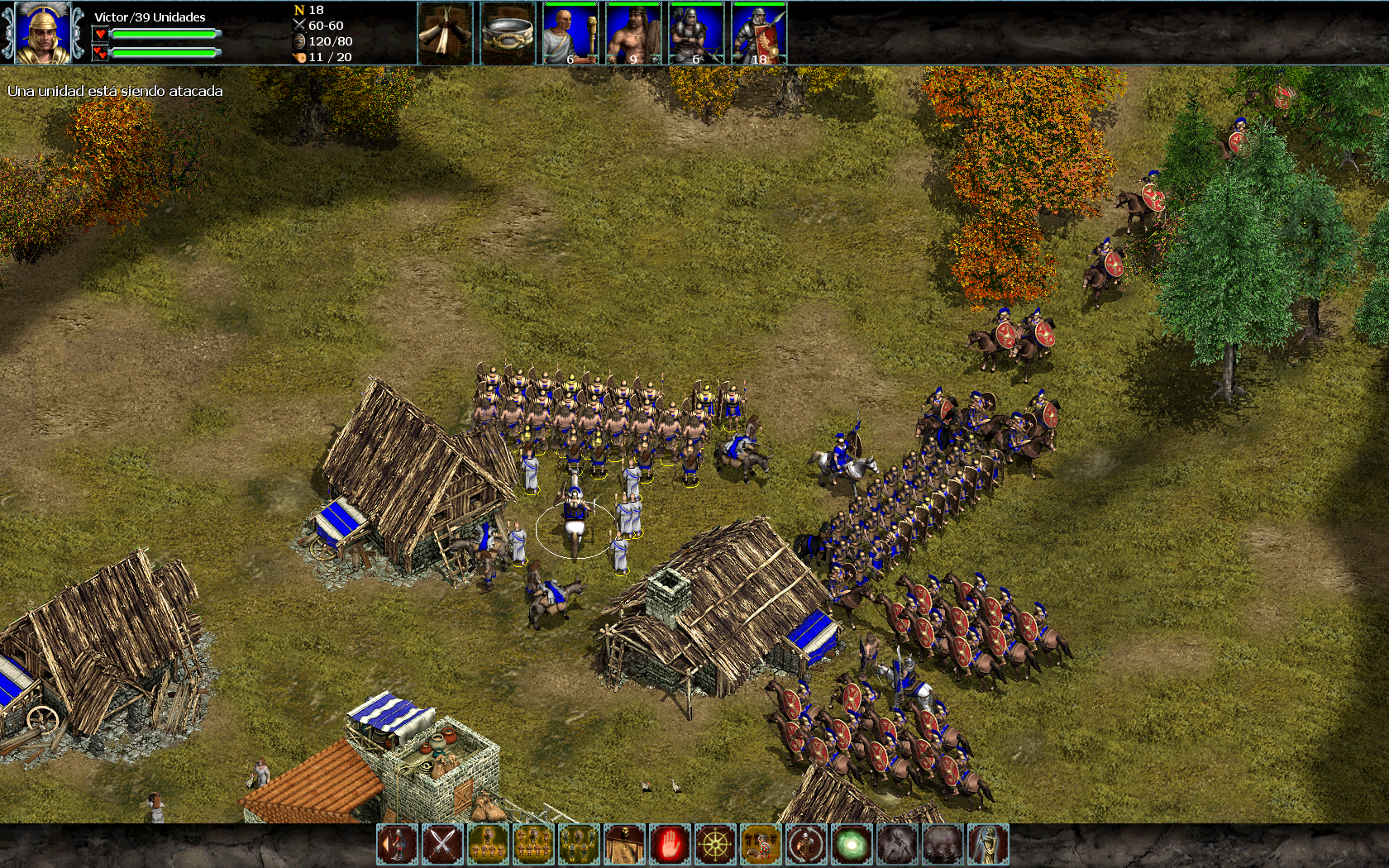The width and height of the screenshot is (1389, 868).
Task: Click the tusk amulet item slot
Action: pyautogui.click(x=446, y=33)
